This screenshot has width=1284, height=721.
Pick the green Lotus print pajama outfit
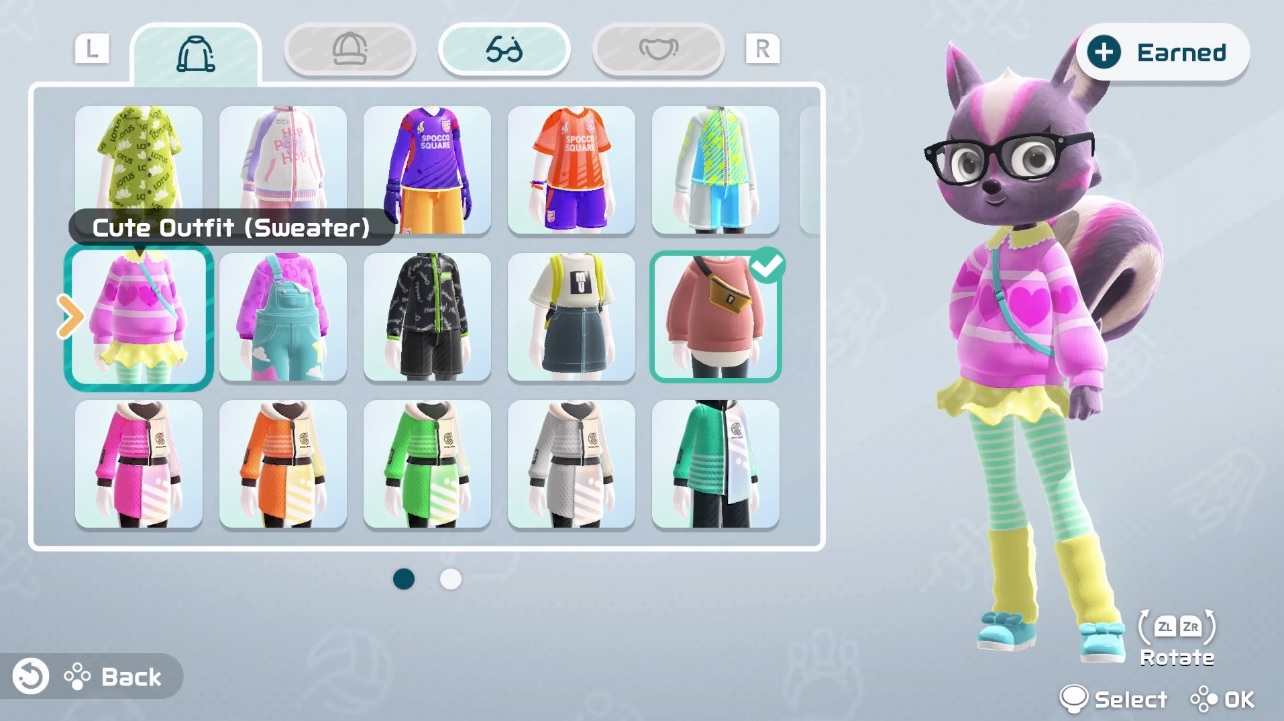[x=139, y=165]
